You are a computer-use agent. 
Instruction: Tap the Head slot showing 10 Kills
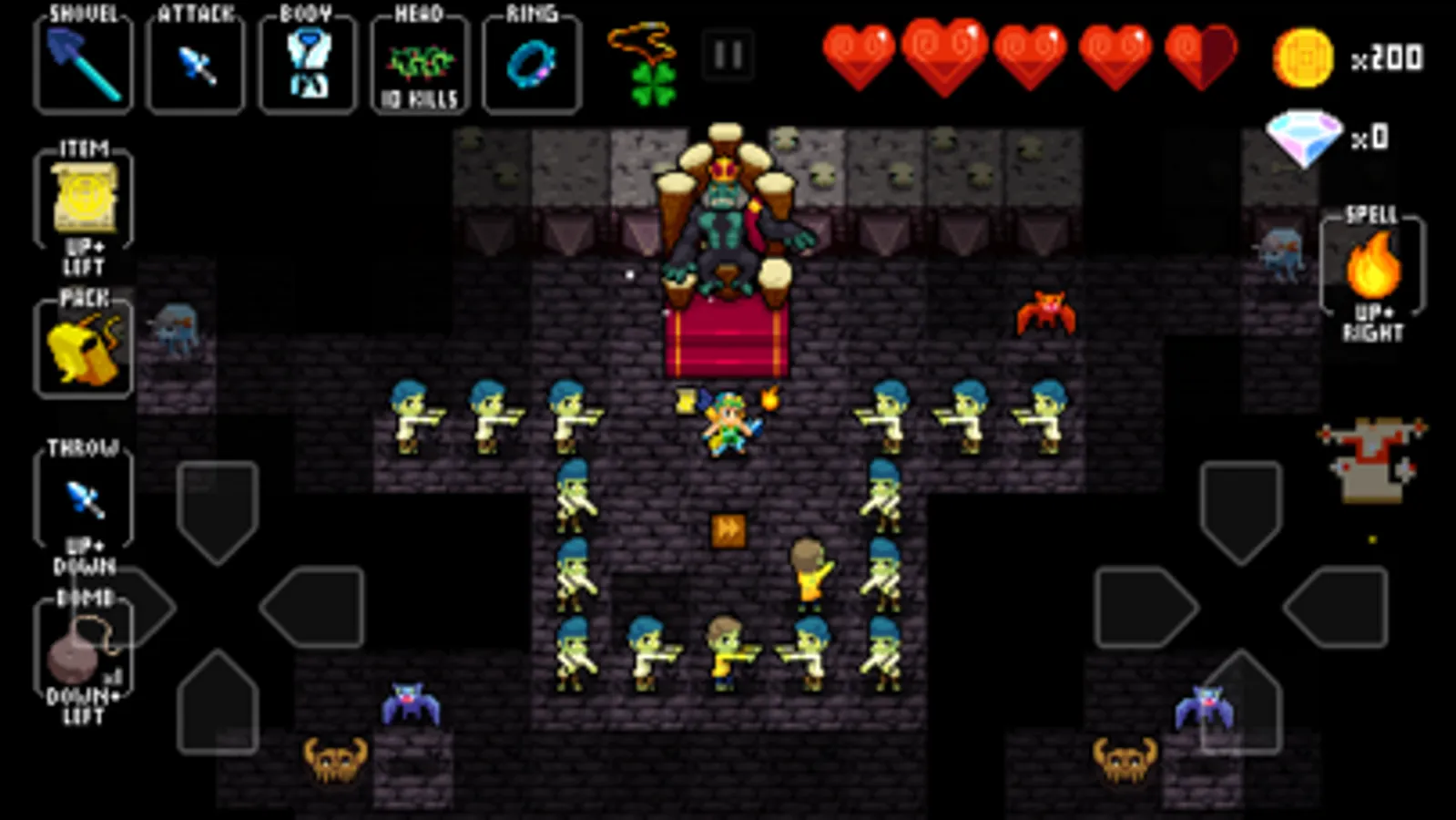tap(419, 64)
